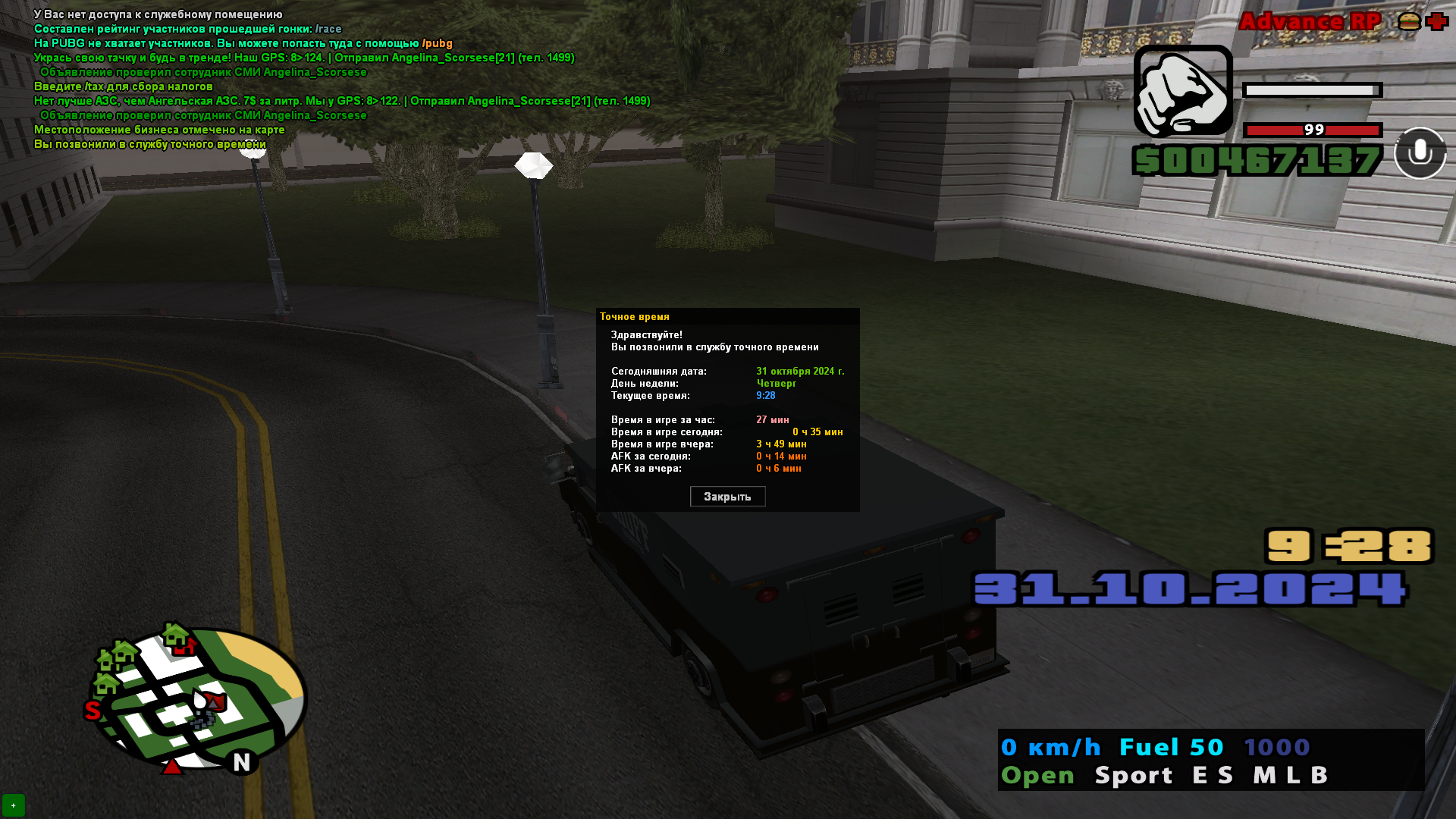Click the red cross health icon
Screen dimensions: 1456x819
click(1437, 21)
